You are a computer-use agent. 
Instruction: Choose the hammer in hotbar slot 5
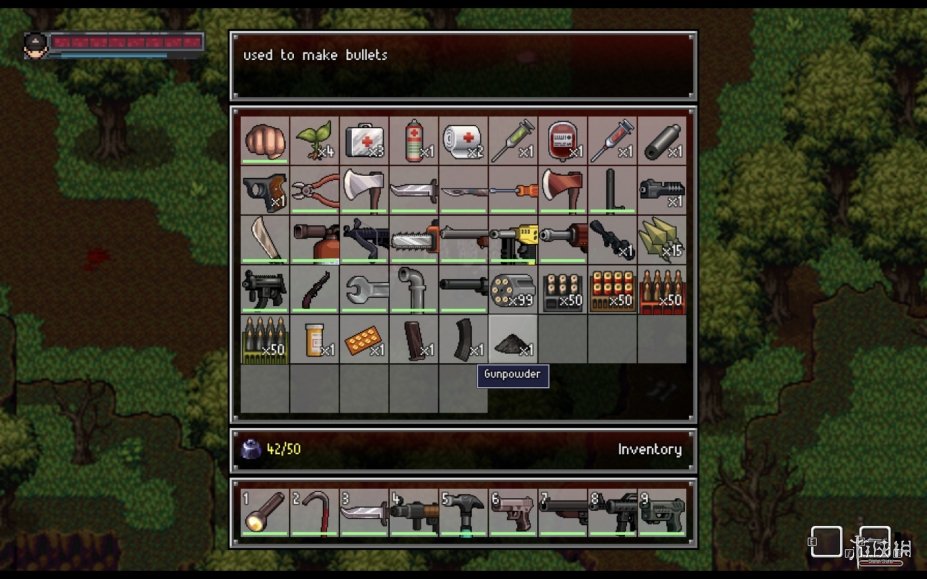(x=463, y=511)
